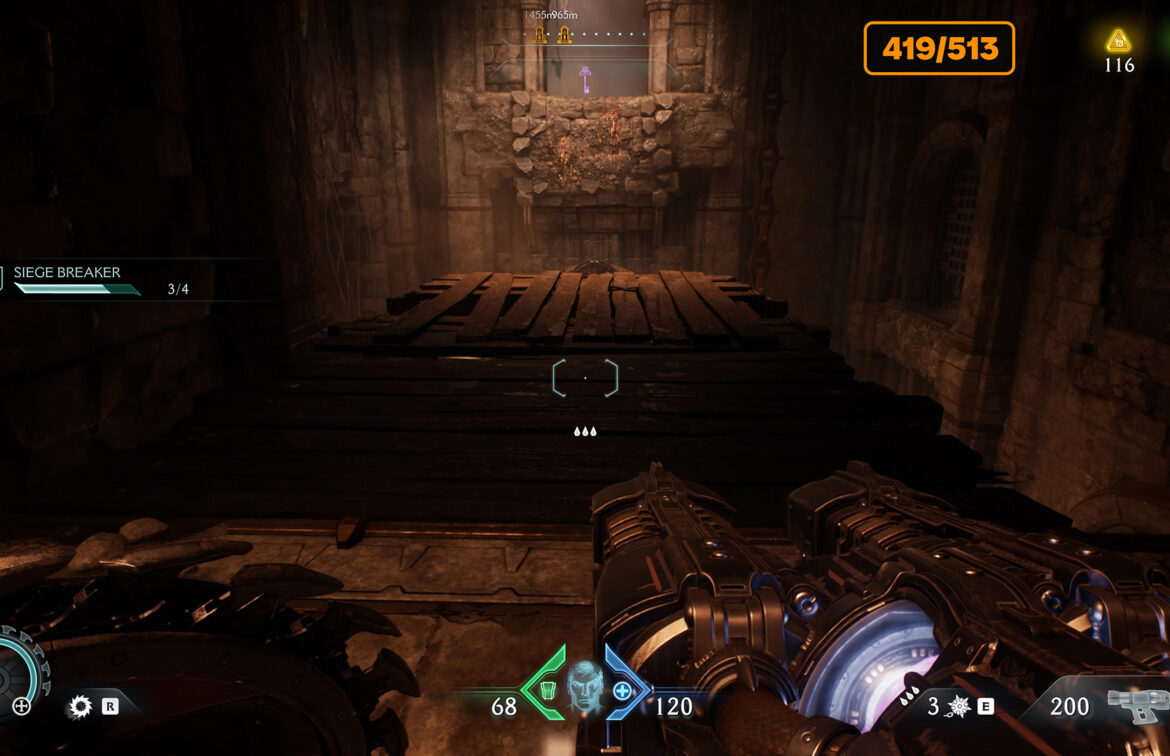The image size is (1170, 756).
Task: Click the gold currency triangle icon
Action: pos(1118,41)
